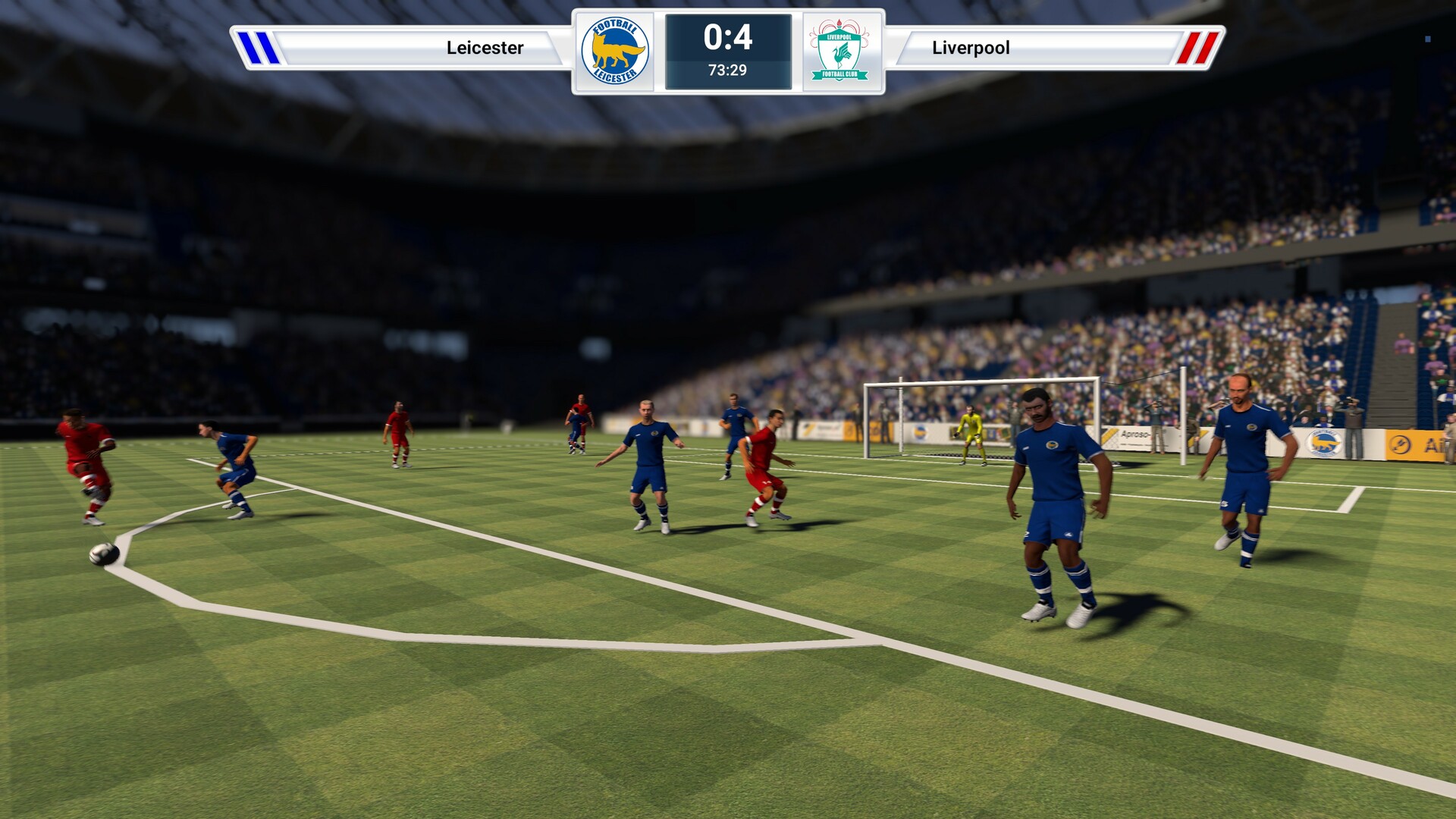
Task: Select the fox logo on the advertising board
Action: (1322, 441)
